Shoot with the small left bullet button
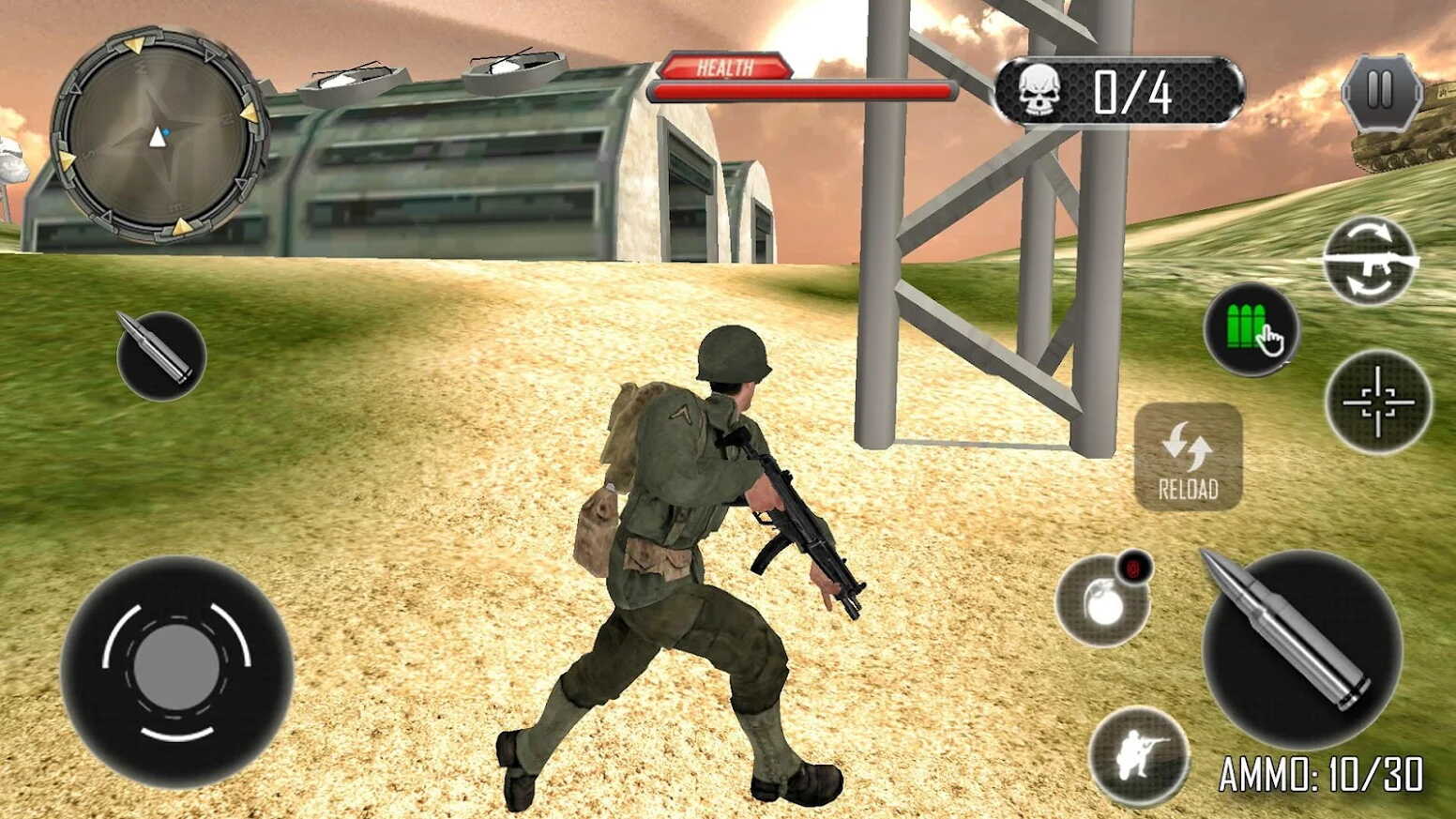 coord(160,356)
